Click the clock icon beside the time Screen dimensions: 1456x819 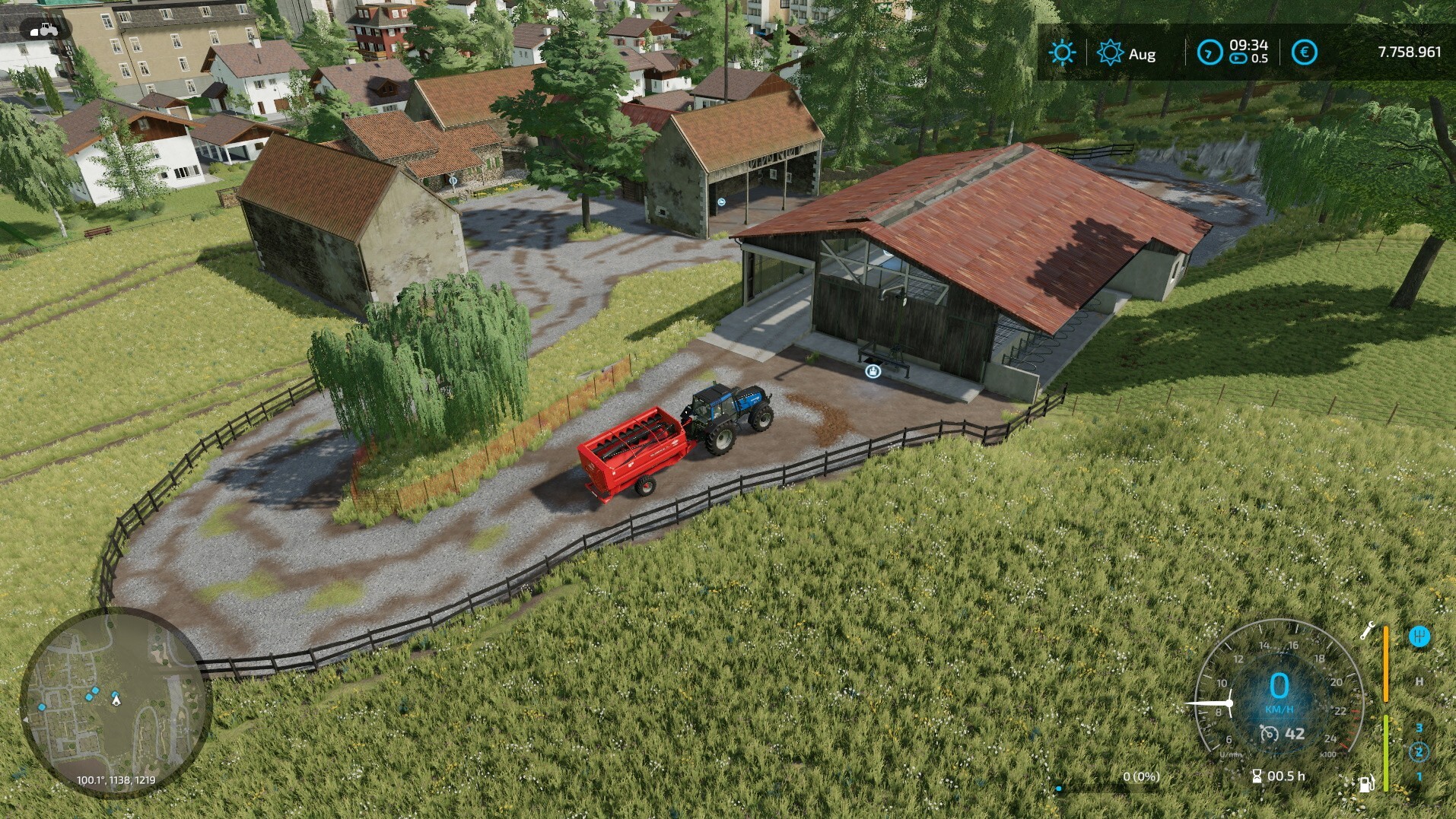pyautogui.click(x=1209, y=52)
